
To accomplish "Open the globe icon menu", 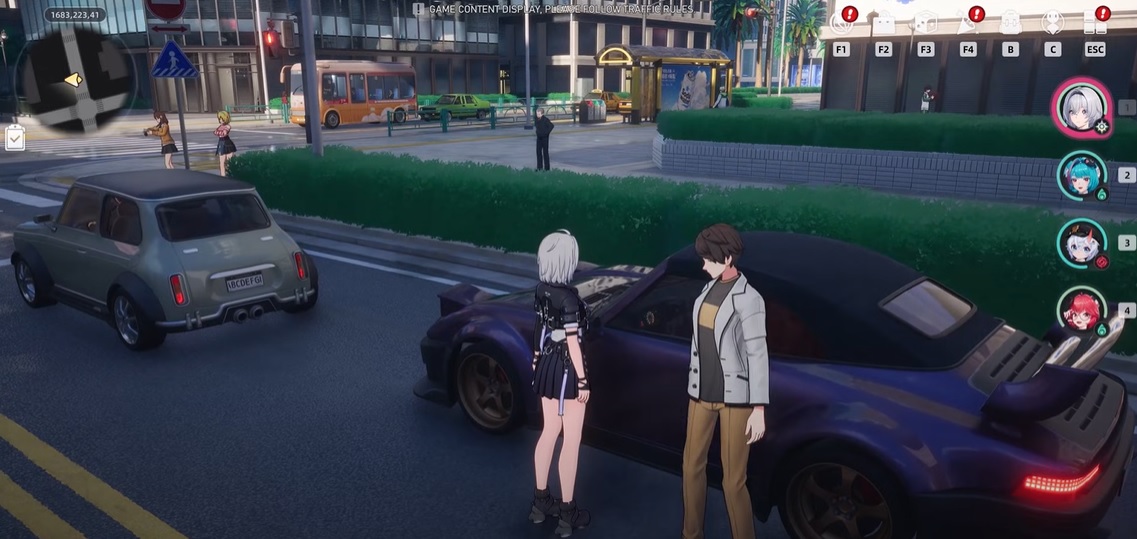I will click(x=841, y=23).
